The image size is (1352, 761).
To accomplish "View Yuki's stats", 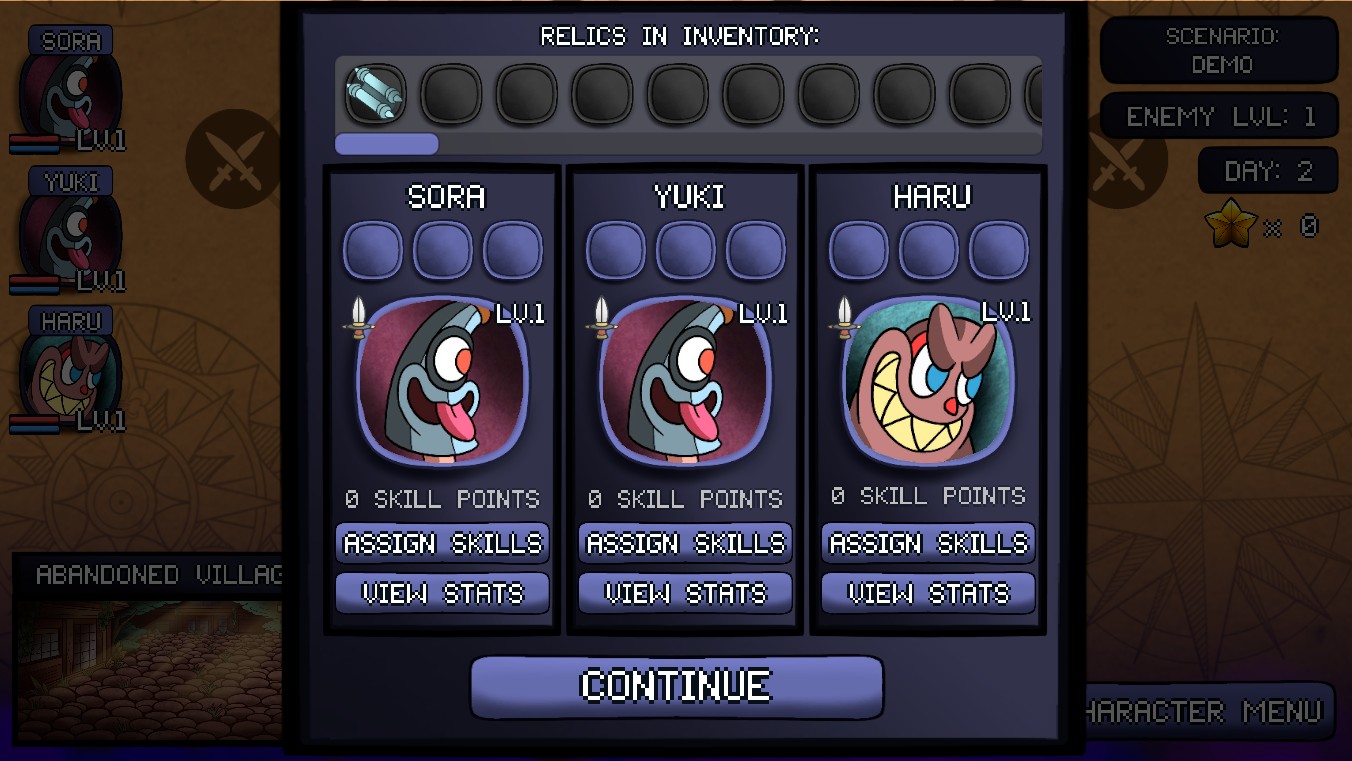I will pos(685,594).
